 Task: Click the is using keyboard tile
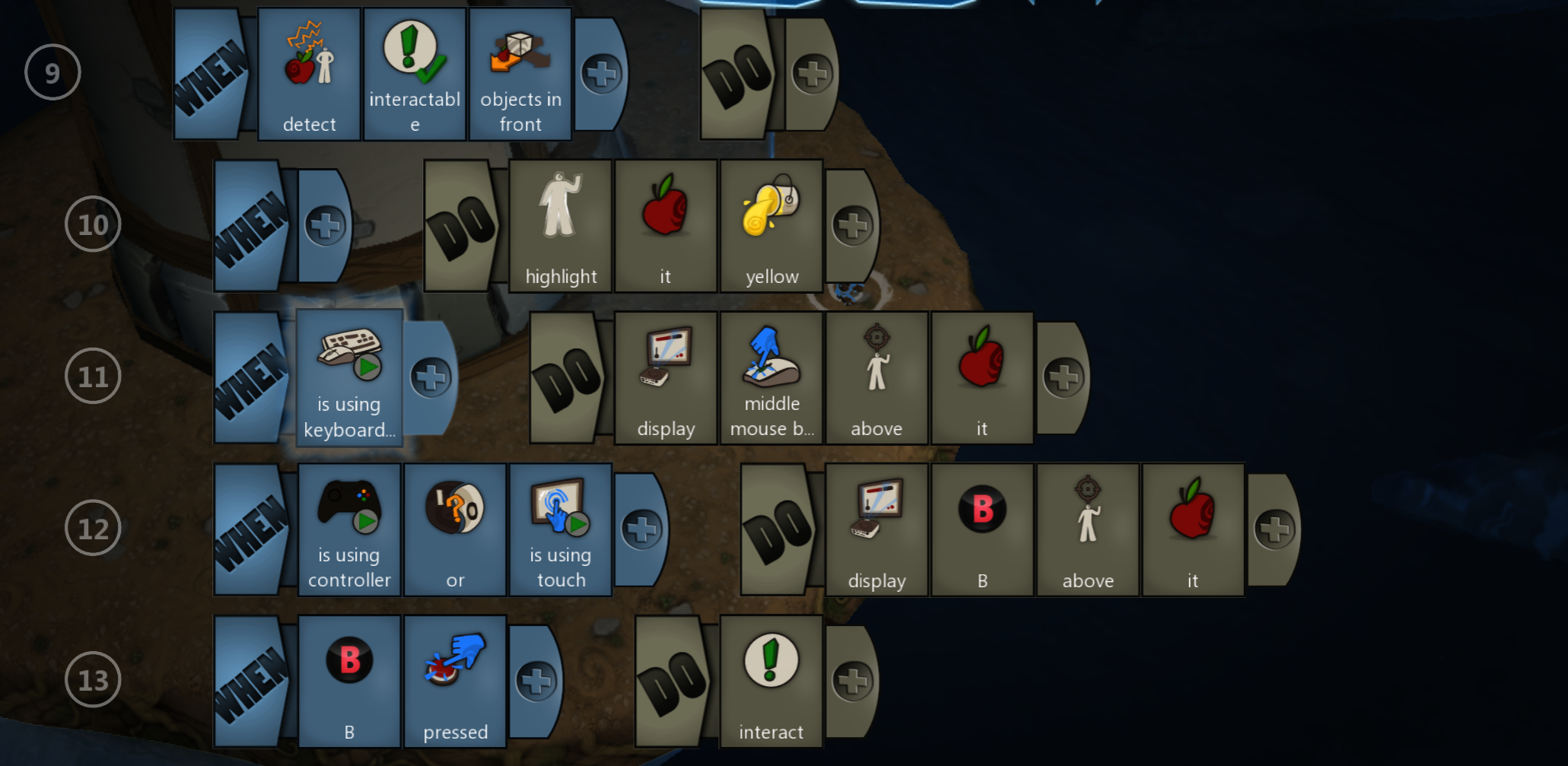[349, 377]
